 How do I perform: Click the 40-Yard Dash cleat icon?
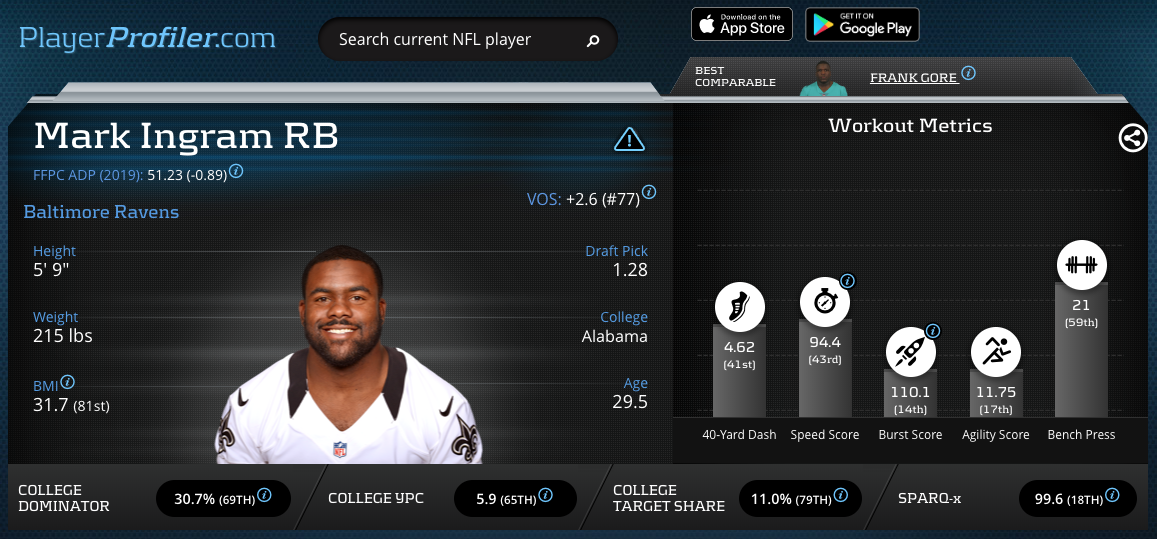tap(739, 306)
